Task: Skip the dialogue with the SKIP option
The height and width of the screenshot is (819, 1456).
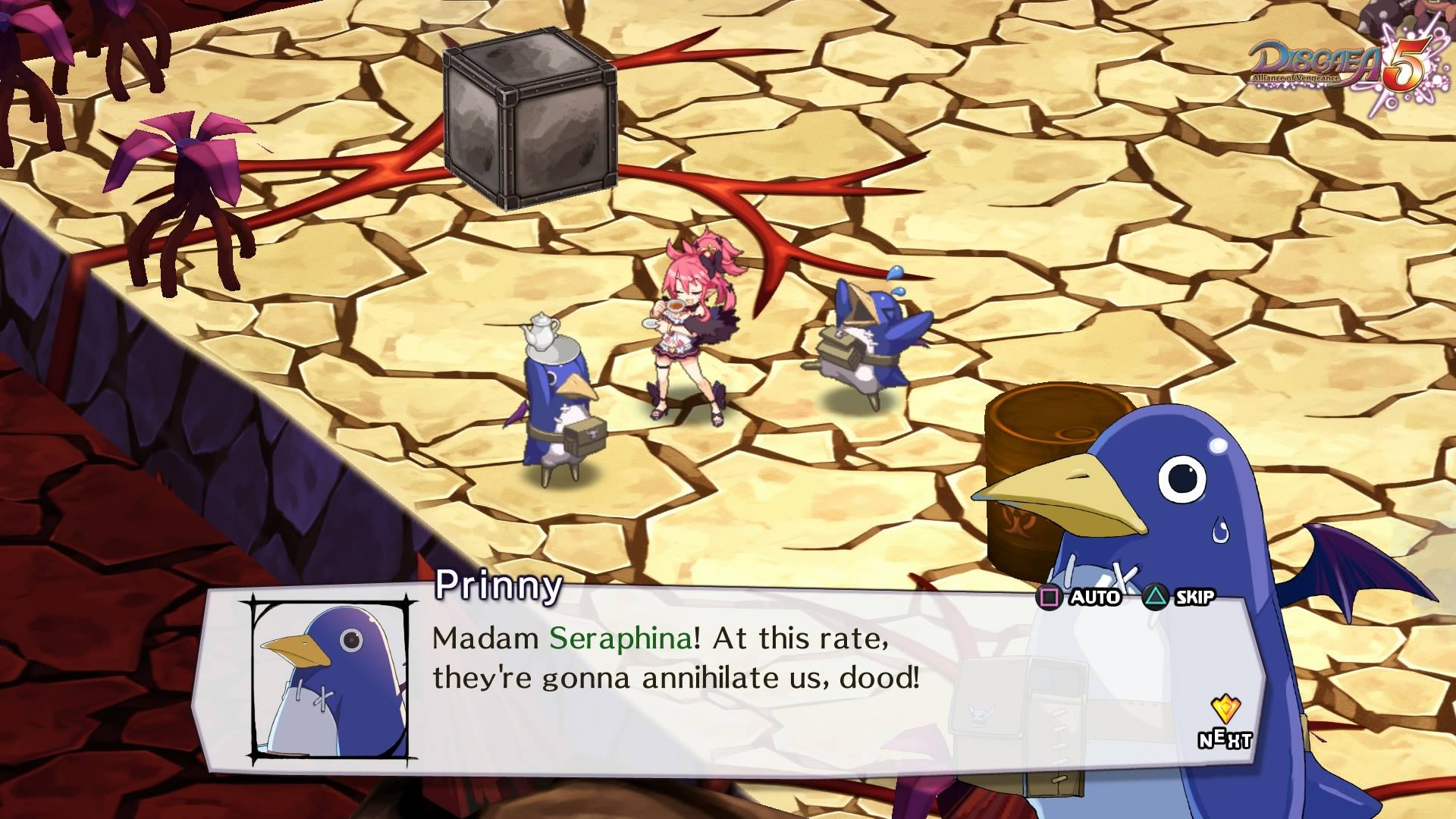Action: coord(1180,598)
